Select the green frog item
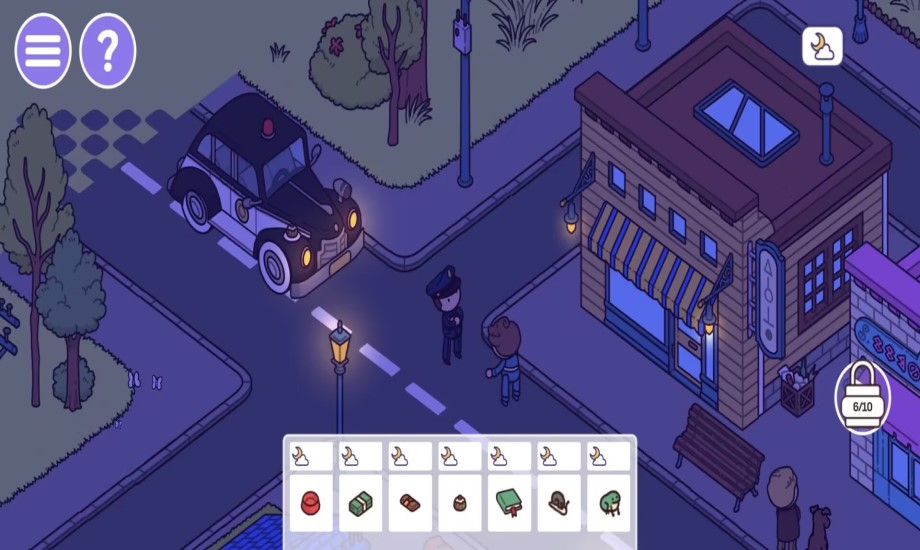This screenshot has width=920, height=550. [x=608, y=502]
